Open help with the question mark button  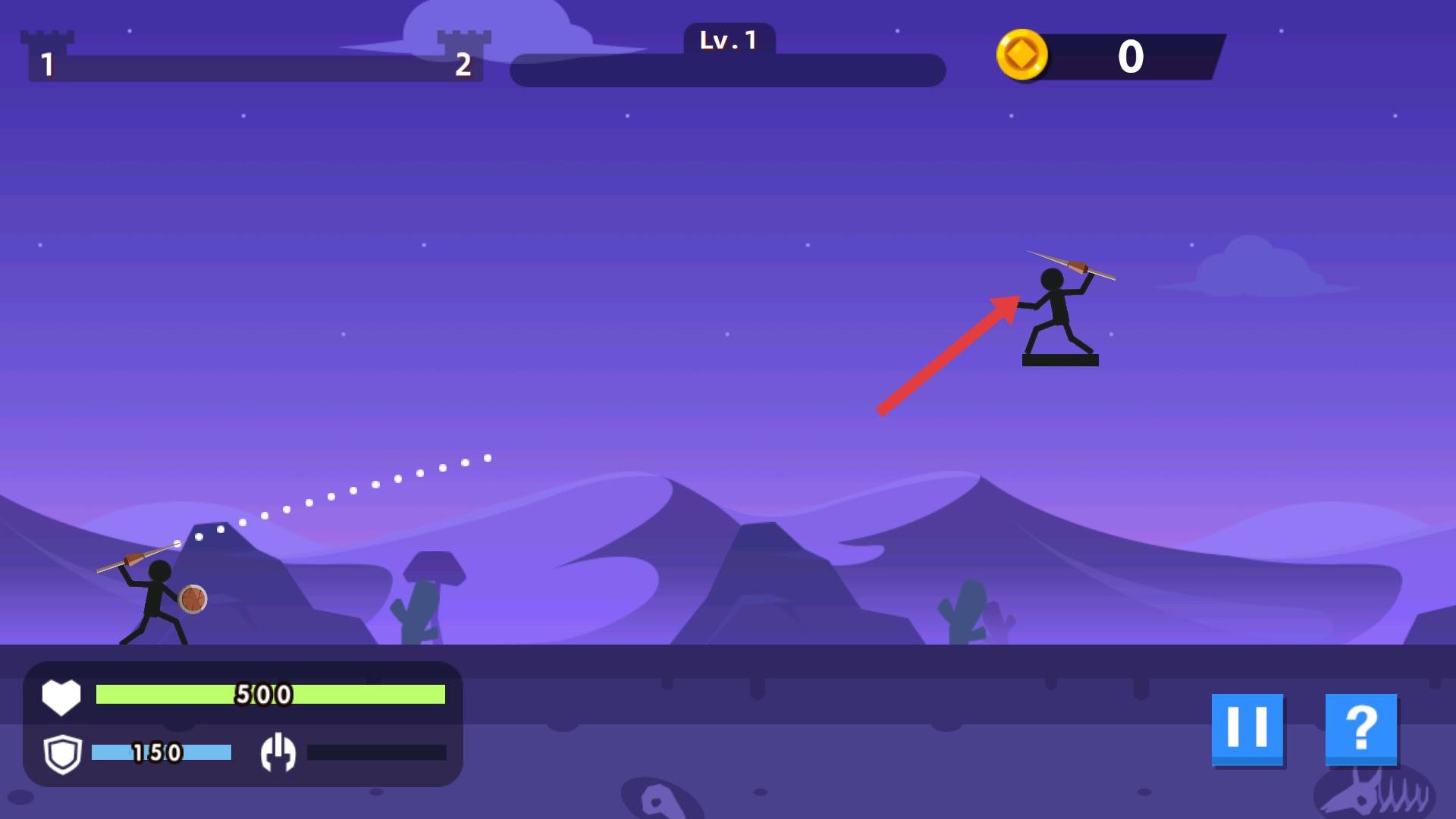(x=1361, y=728)
